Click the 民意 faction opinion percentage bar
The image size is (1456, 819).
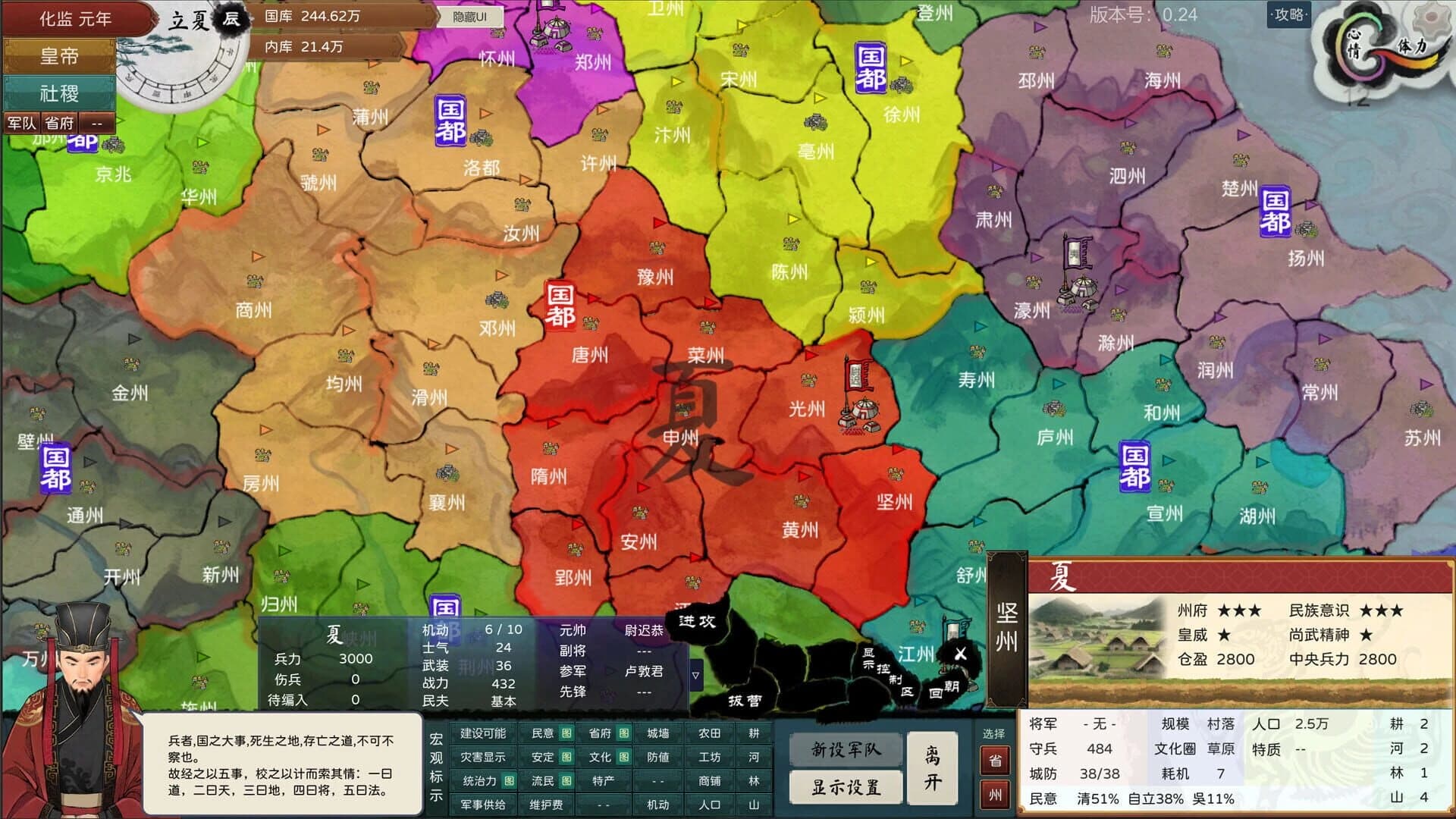(x=1130, y=798)
